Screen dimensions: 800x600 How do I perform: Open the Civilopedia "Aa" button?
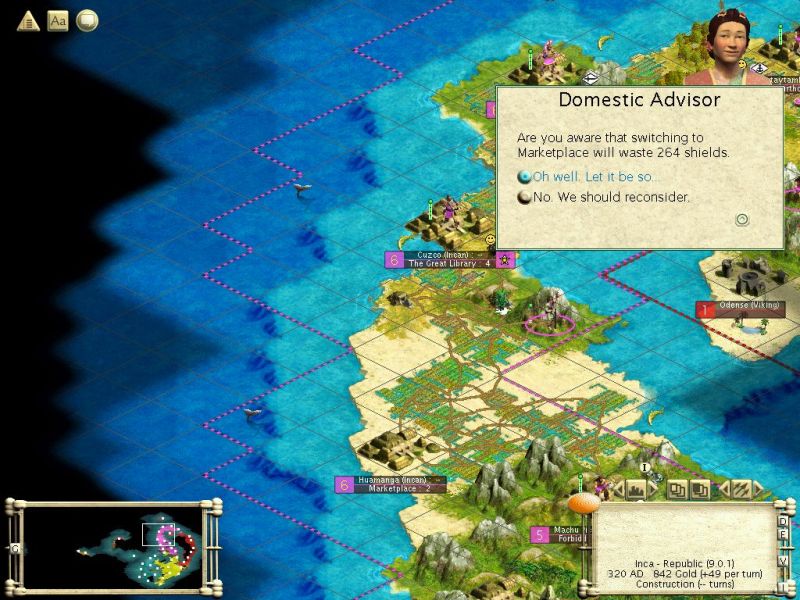pyautogui.click(x=58, y=20)
